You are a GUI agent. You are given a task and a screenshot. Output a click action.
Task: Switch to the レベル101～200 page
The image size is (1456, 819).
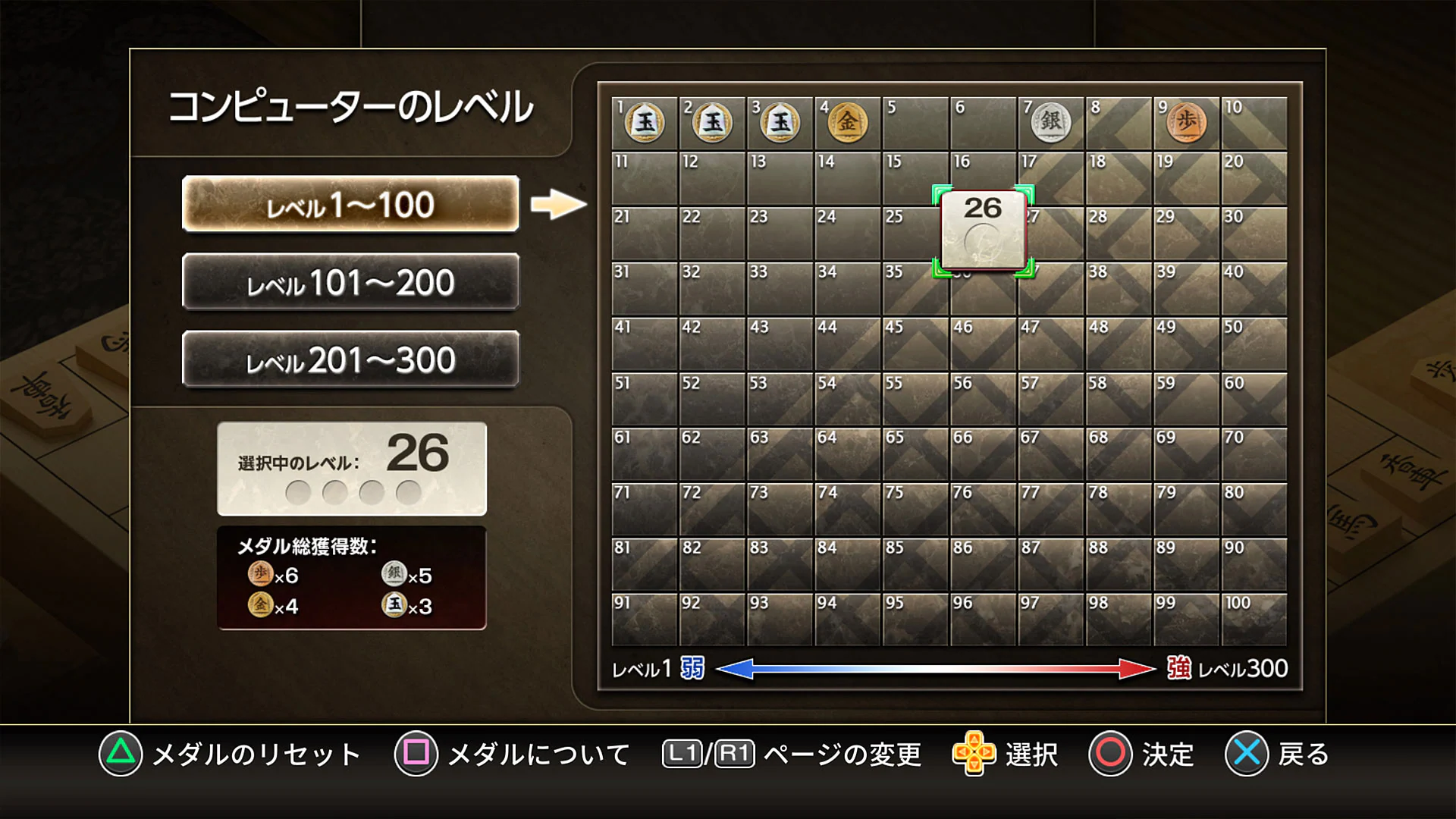[x=350, y=282]
